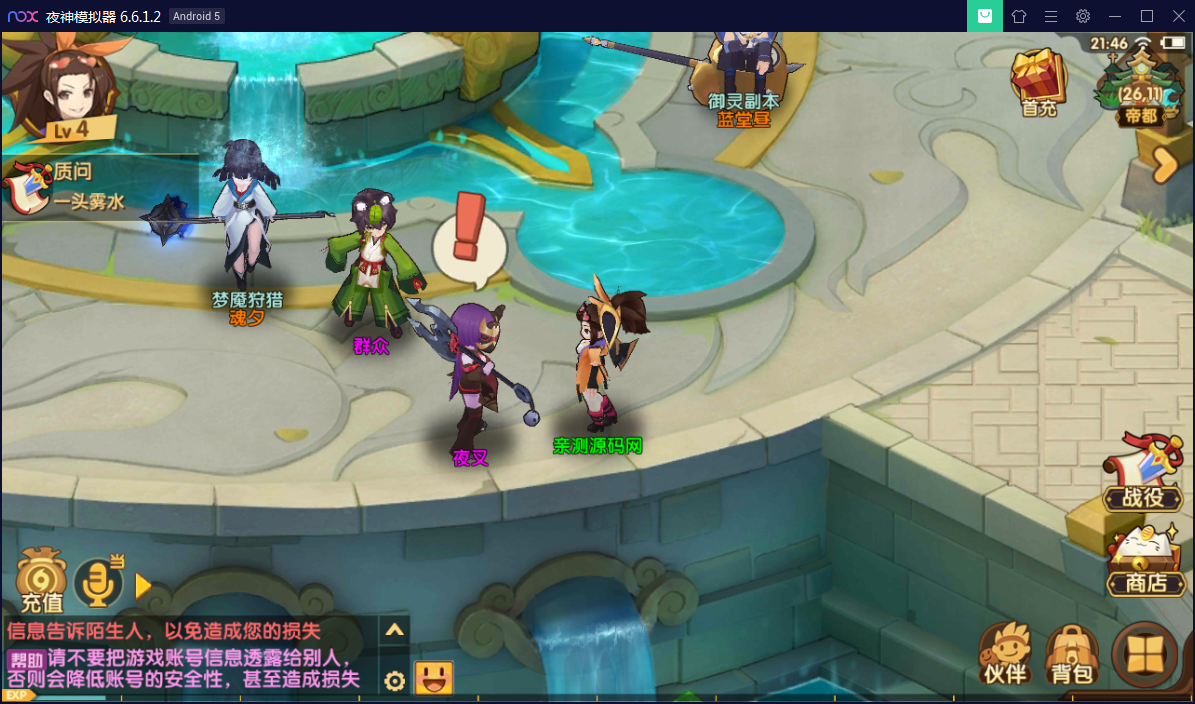The width and height of the screenshot is (1195, 704).
Task: Expand the orange arrow side panel
Action: click(x=1164, y=165)
